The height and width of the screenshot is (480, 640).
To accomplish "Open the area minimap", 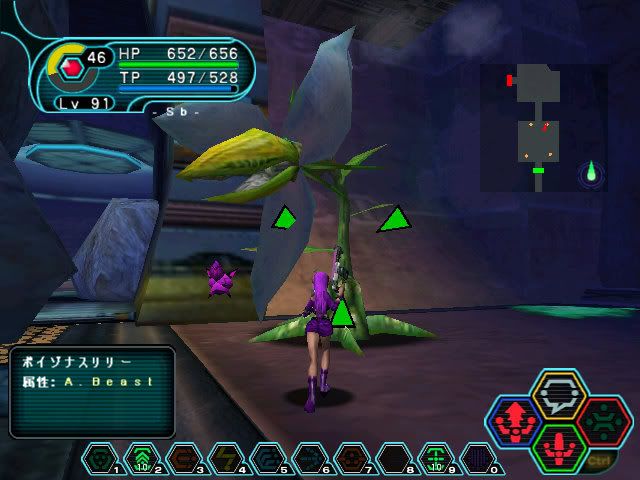I will pyautogui.click(x=543, y=127).
